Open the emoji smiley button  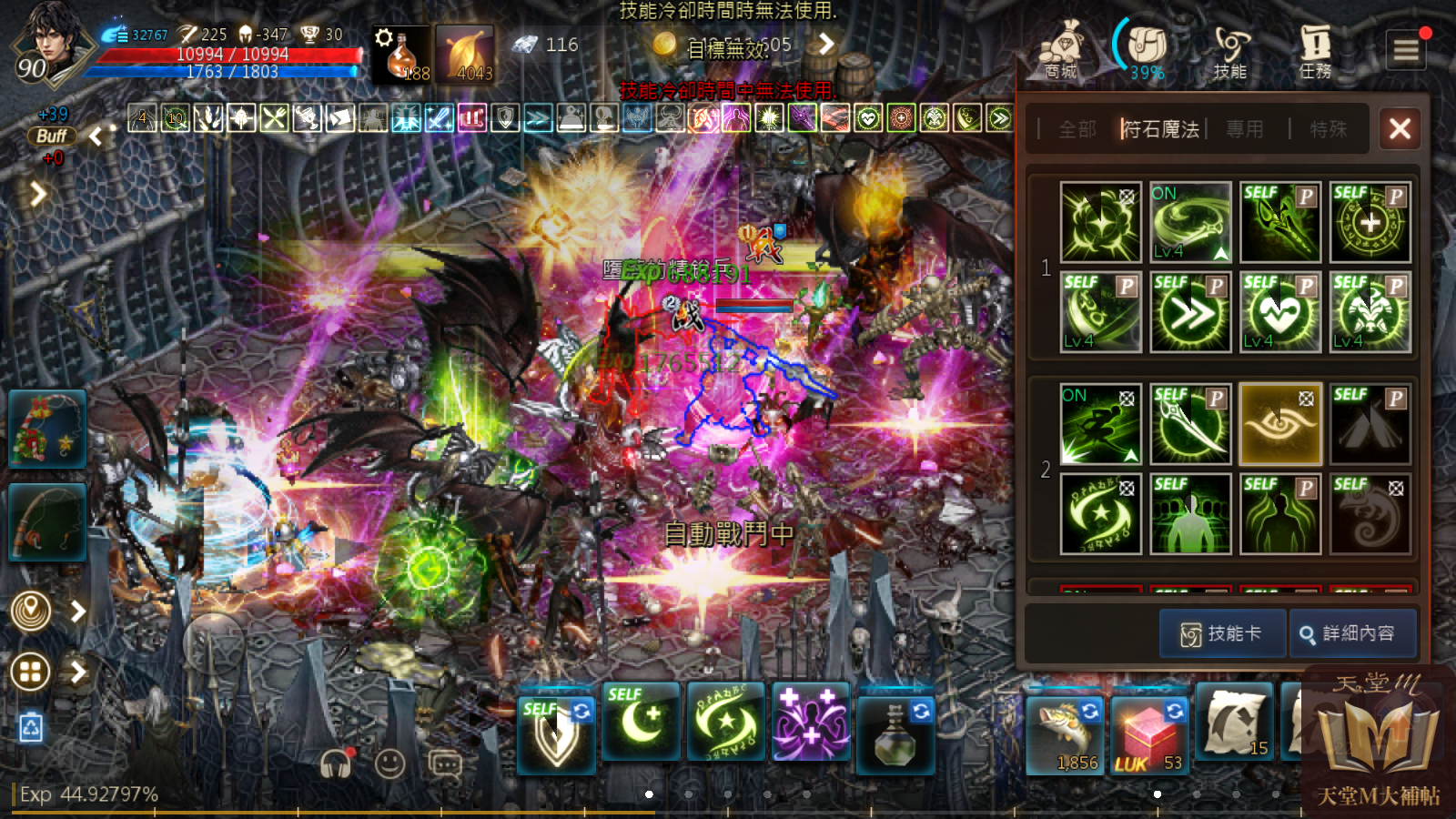(389, 763)
